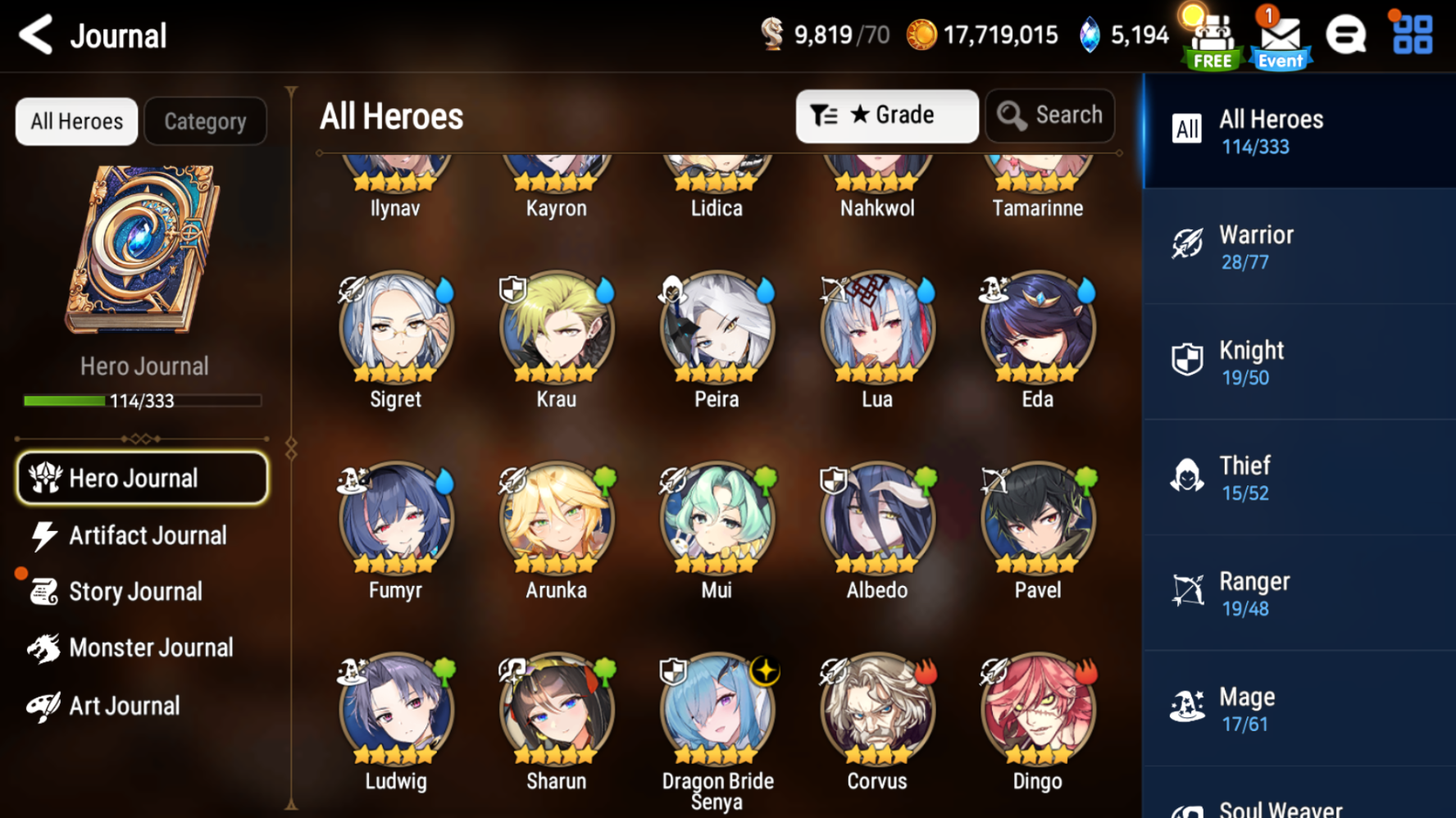Select the Ranger class filter
The height and width of the screenshot is (818, 1456).
[1298, 592]
